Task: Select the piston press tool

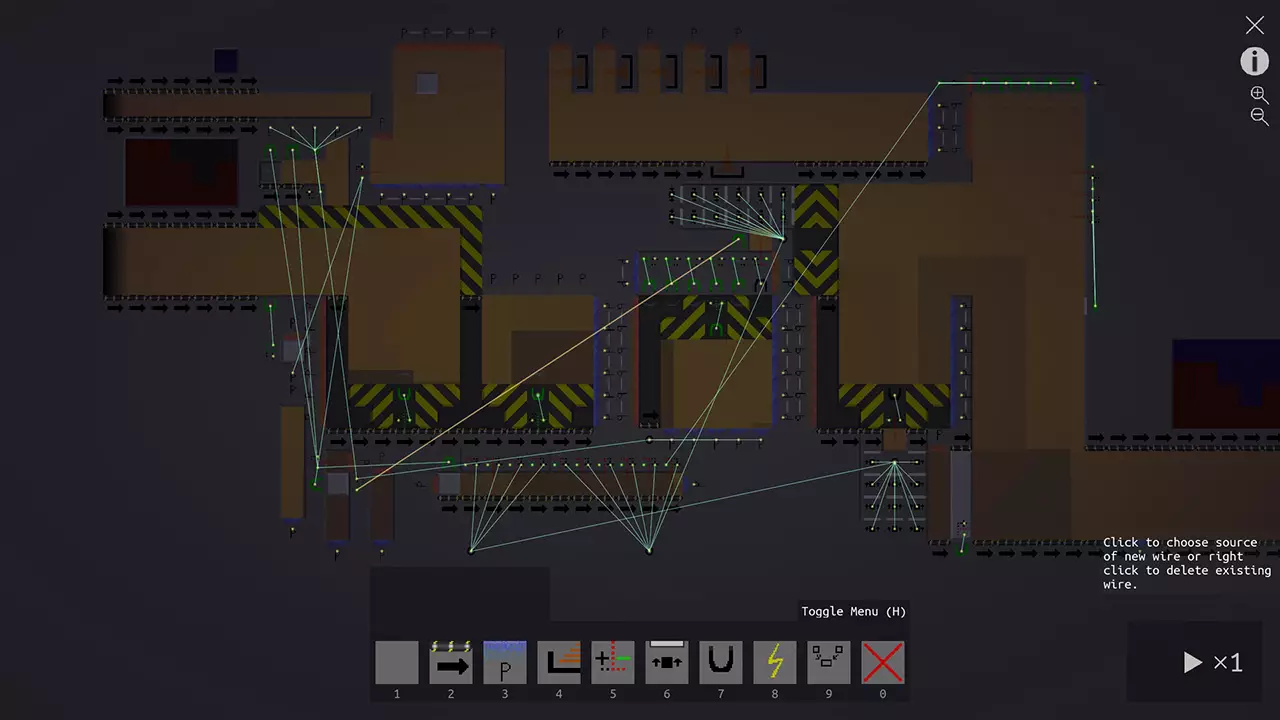Action: click(666, 661)
